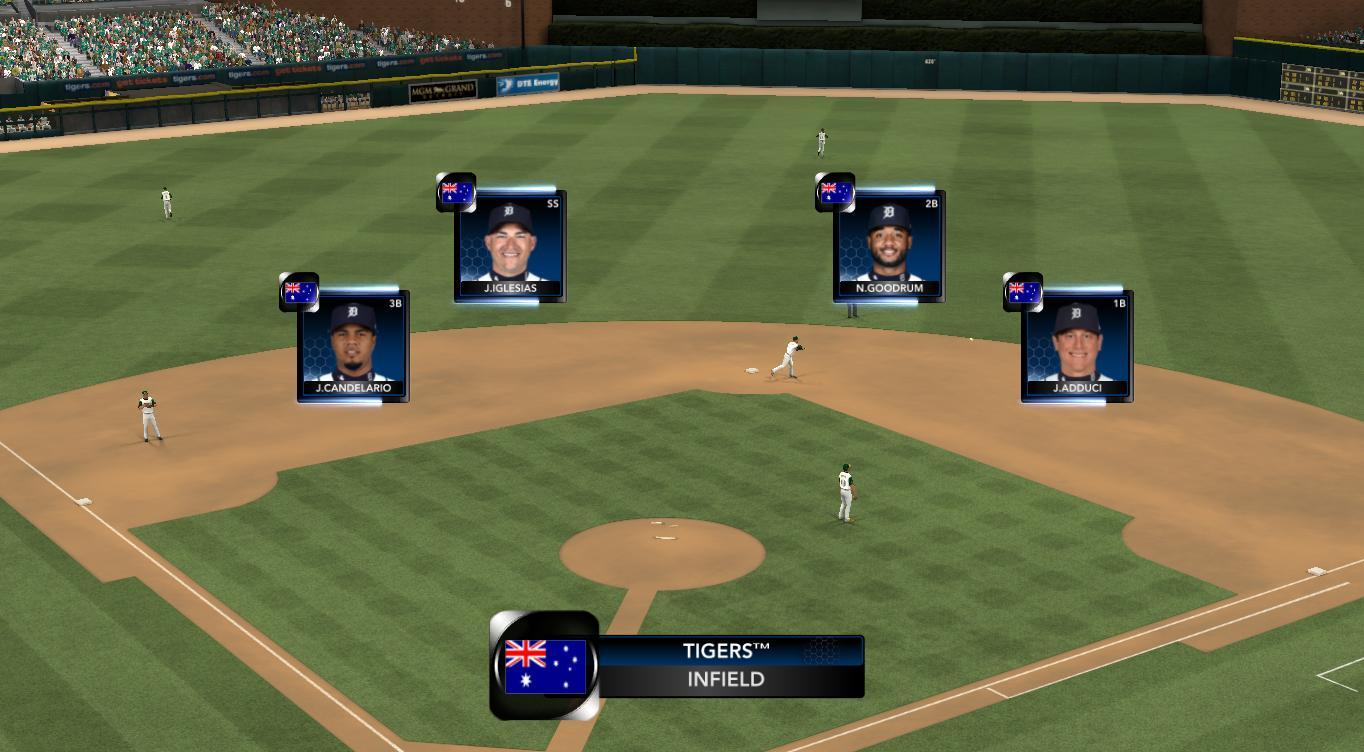This screenshot has height=752, width=1364.
Task: Pick the N. Goodrum second base card
Action: (x=889, y=246)
